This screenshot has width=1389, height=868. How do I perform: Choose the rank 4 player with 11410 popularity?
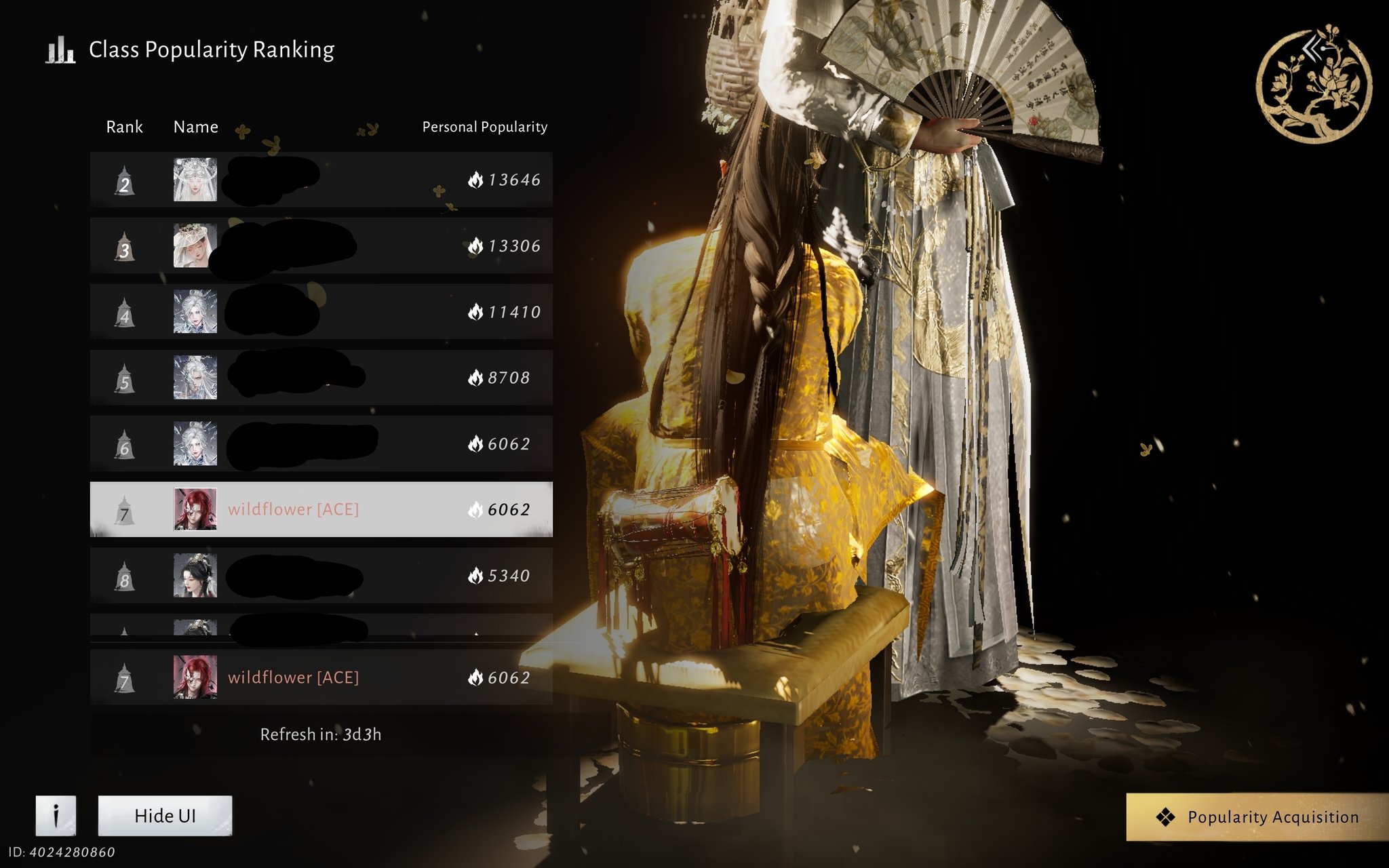321,312
